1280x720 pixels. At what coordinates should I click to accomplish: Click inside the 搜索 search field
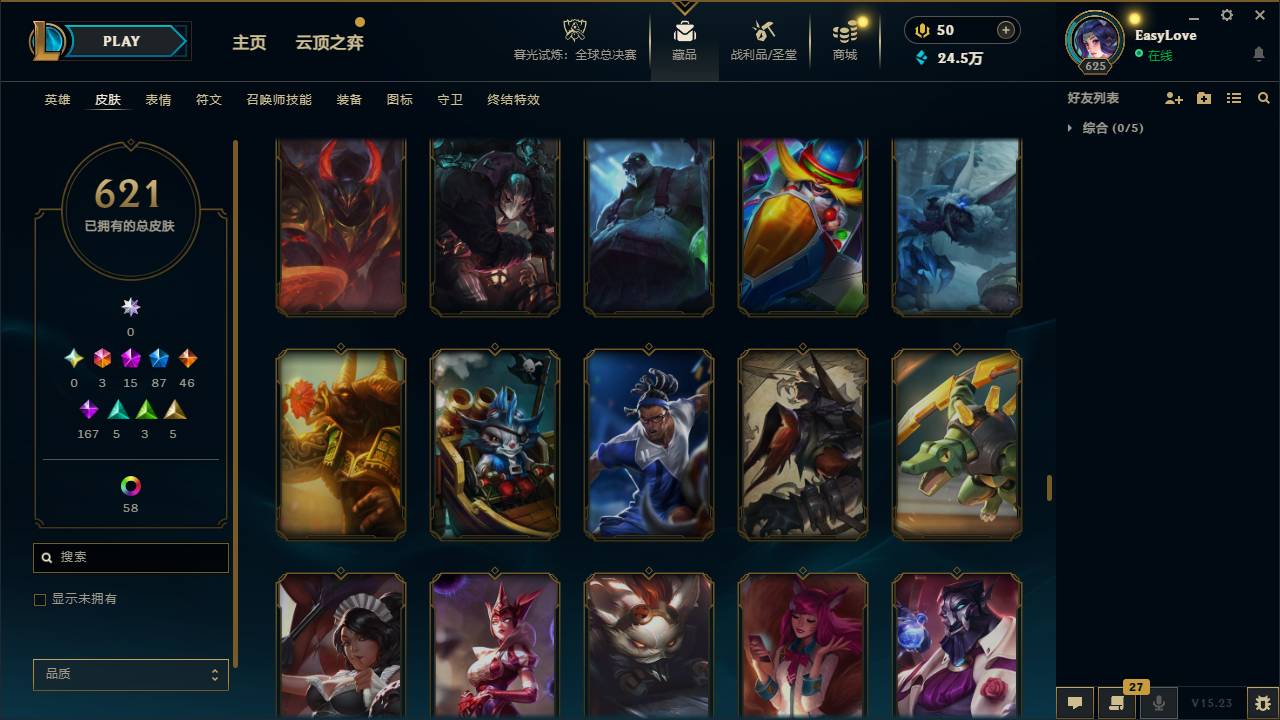pyautogui.click(x=130, y=557)
